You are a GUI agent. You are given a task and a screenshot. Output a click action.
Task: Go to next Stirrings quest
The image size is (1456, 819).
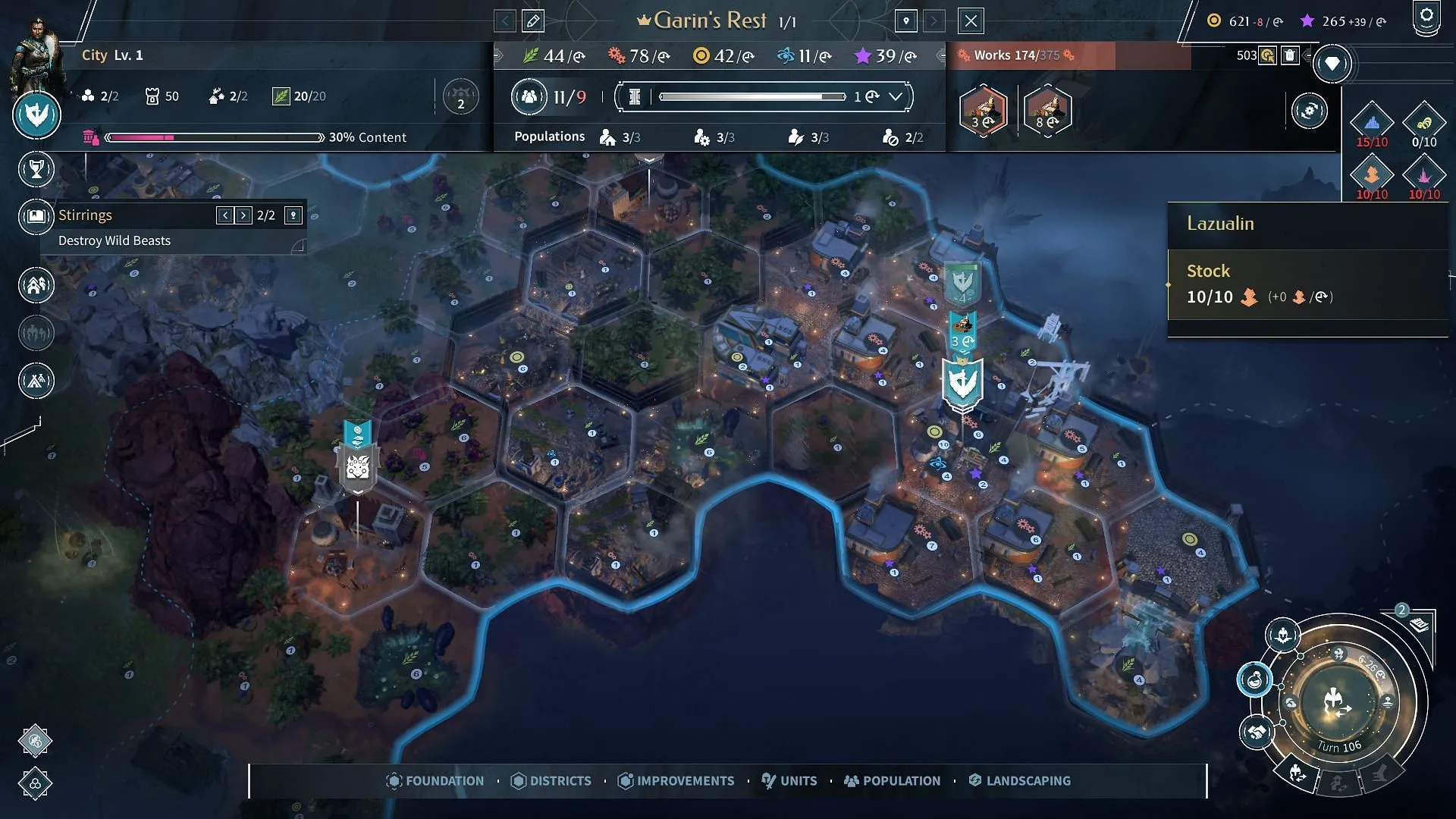click(x=243, y=215)
